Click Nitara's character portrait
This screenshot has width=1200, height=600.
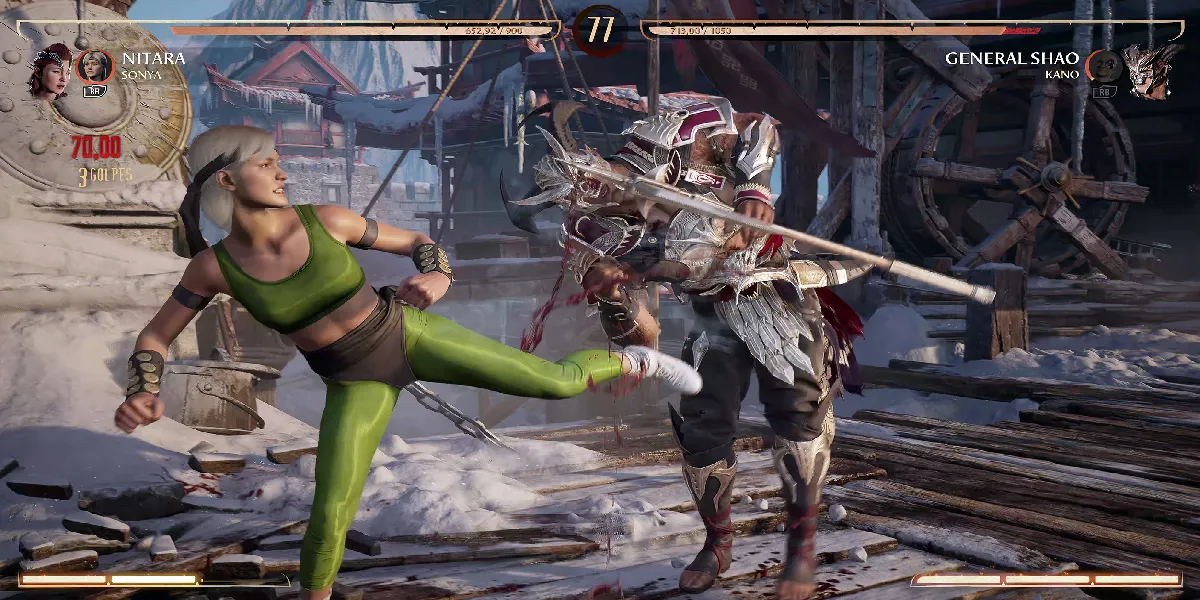(x=49, y=71)
